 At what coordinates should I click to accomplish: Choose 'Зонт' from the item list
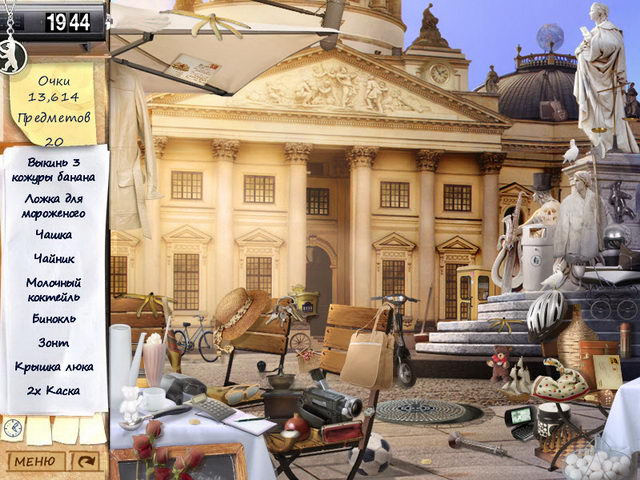point(54,343)
